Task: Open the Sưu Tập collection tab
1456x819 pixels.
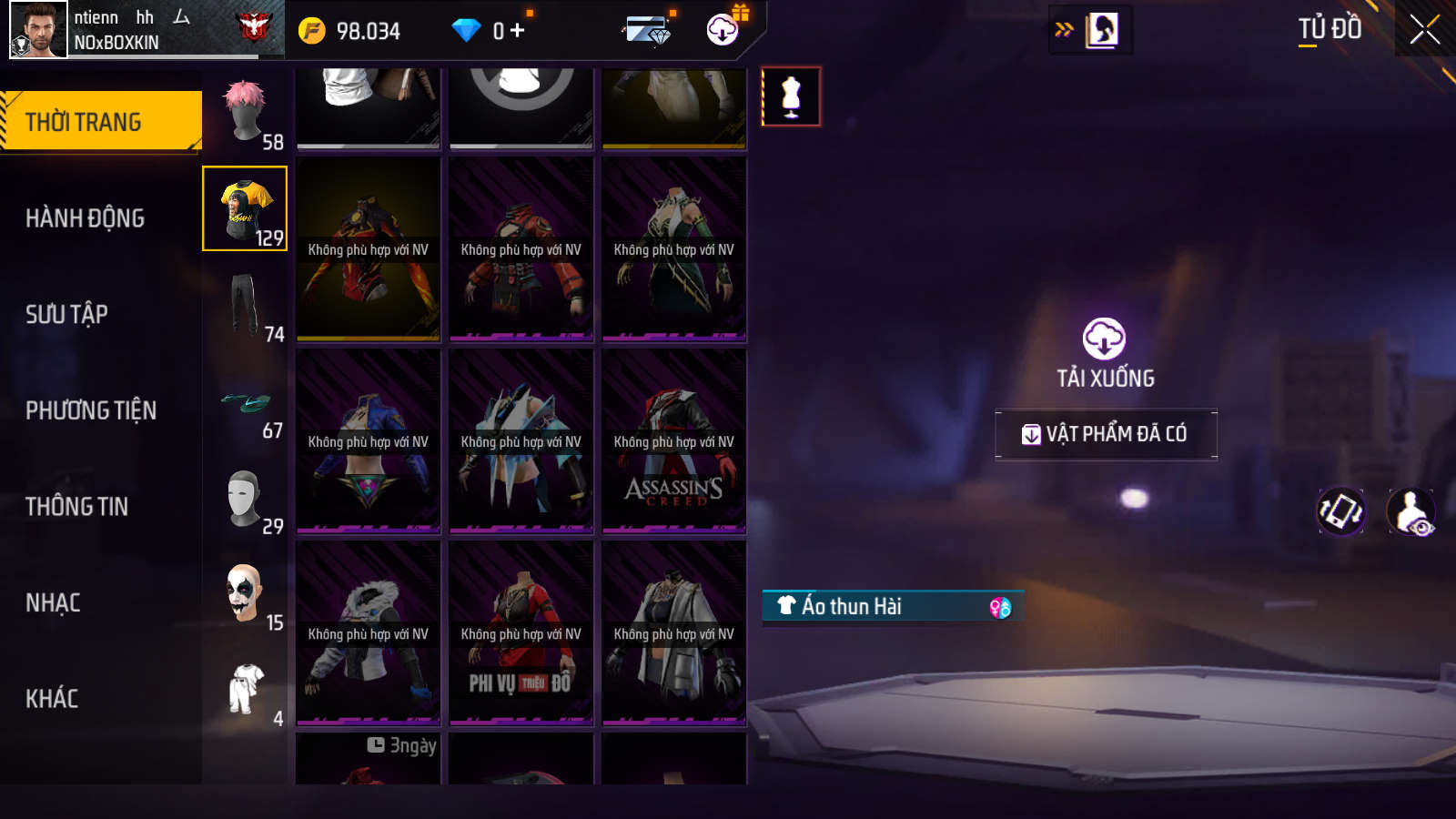Action: point(66,314)
